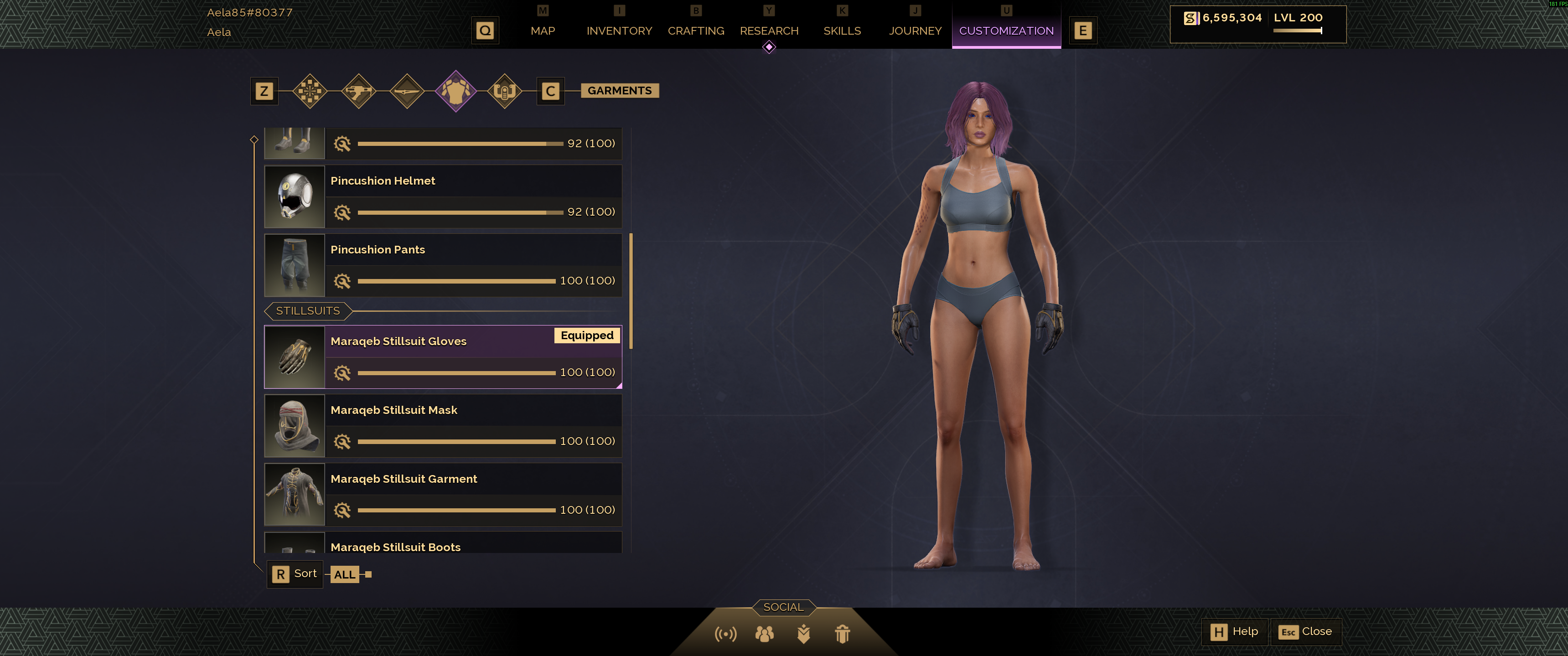Select the Customization tab
The image size is (1568, 656).
tap(1006, 31)
